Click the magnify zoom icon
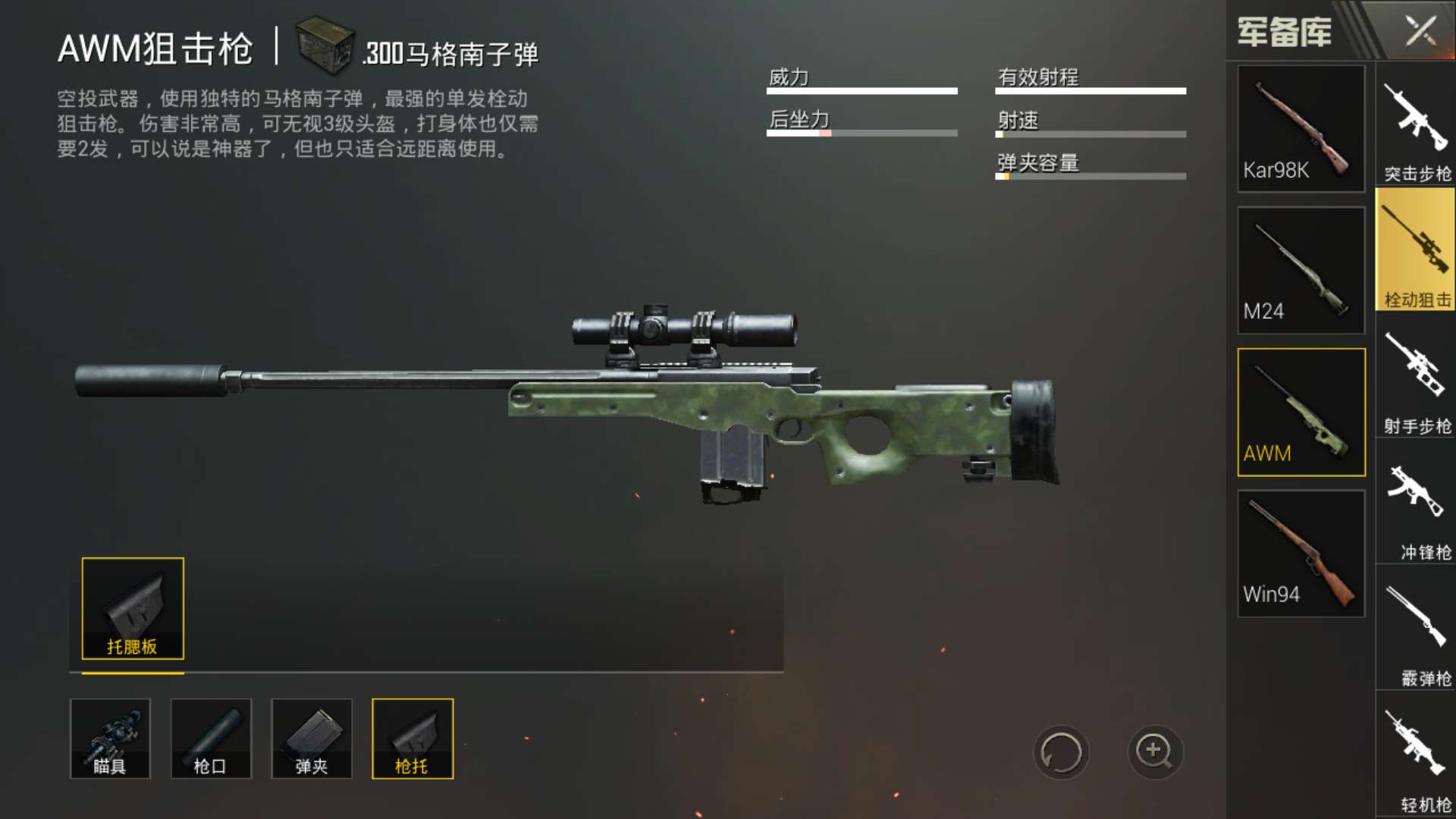This screenshot has width=1456, height=819. point(1154,751)
